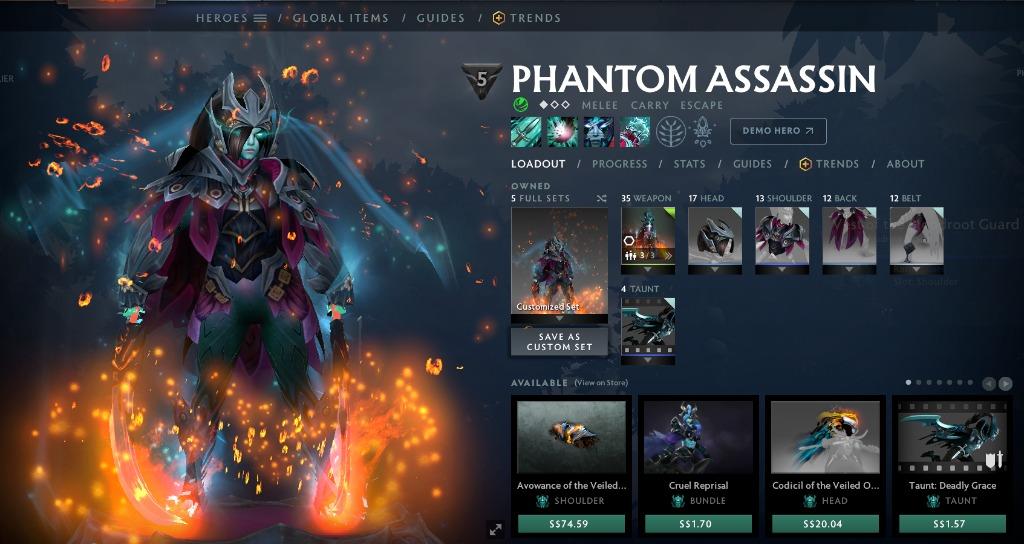Buy Cruel Reprisal bundle for S$1.70
The image size is (1024, 544).
click(698, 524)
